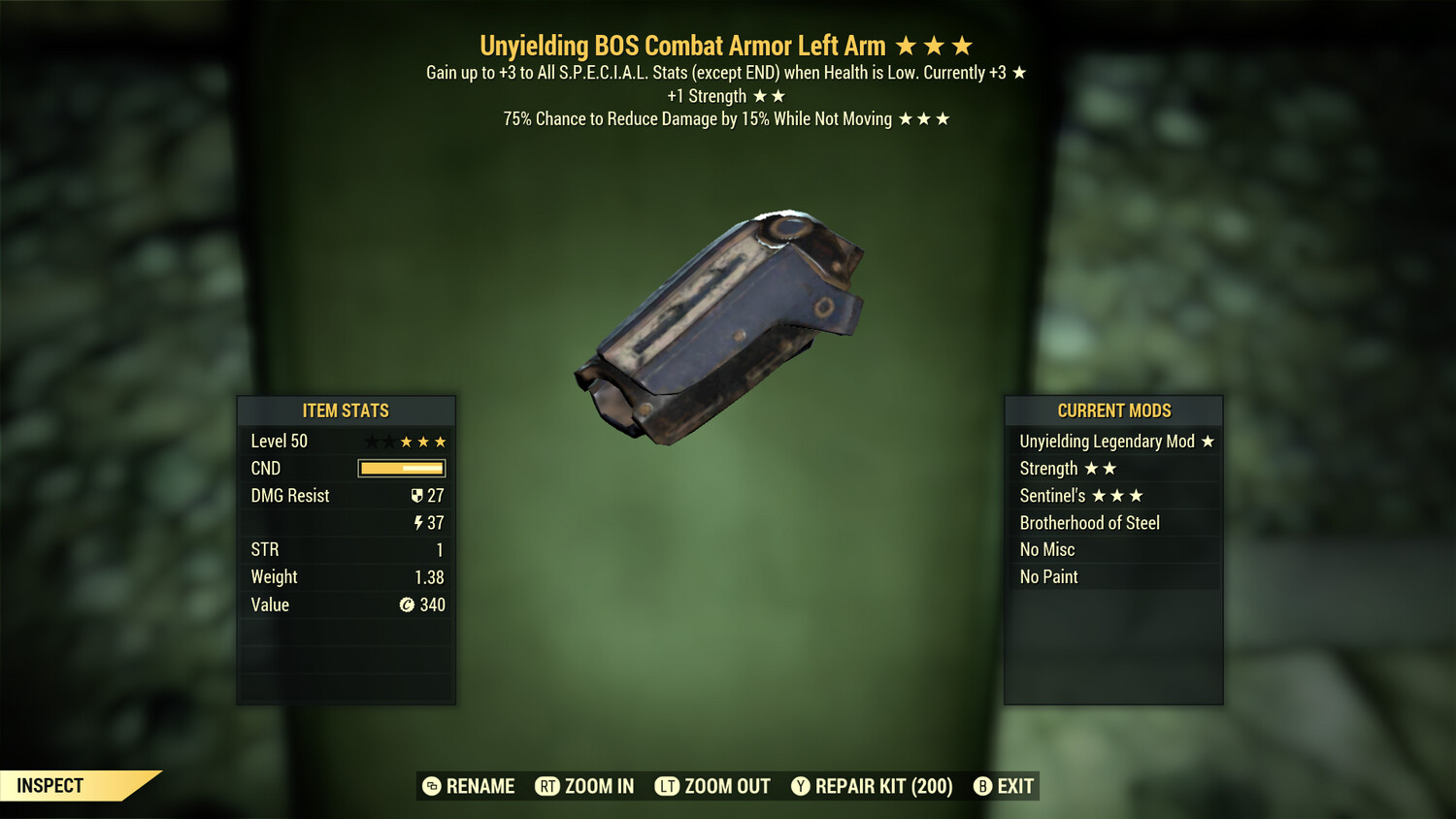
Task: Click Zoom In on the bottom bar
Action: click(584, 786)
